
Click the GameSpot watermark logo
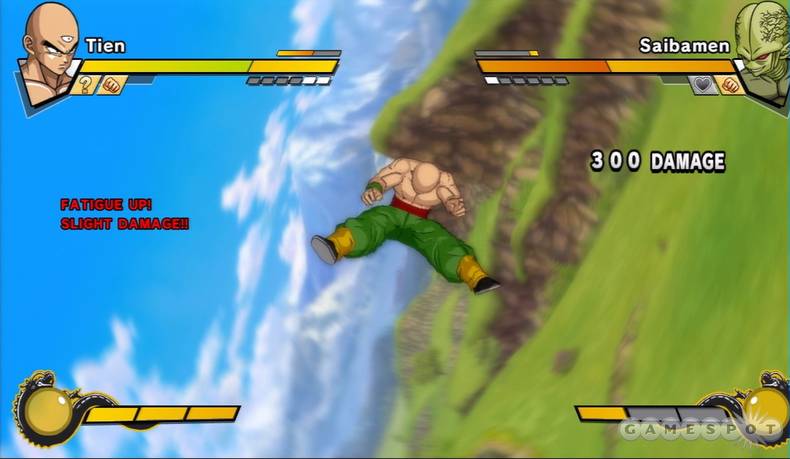point(698,431)
